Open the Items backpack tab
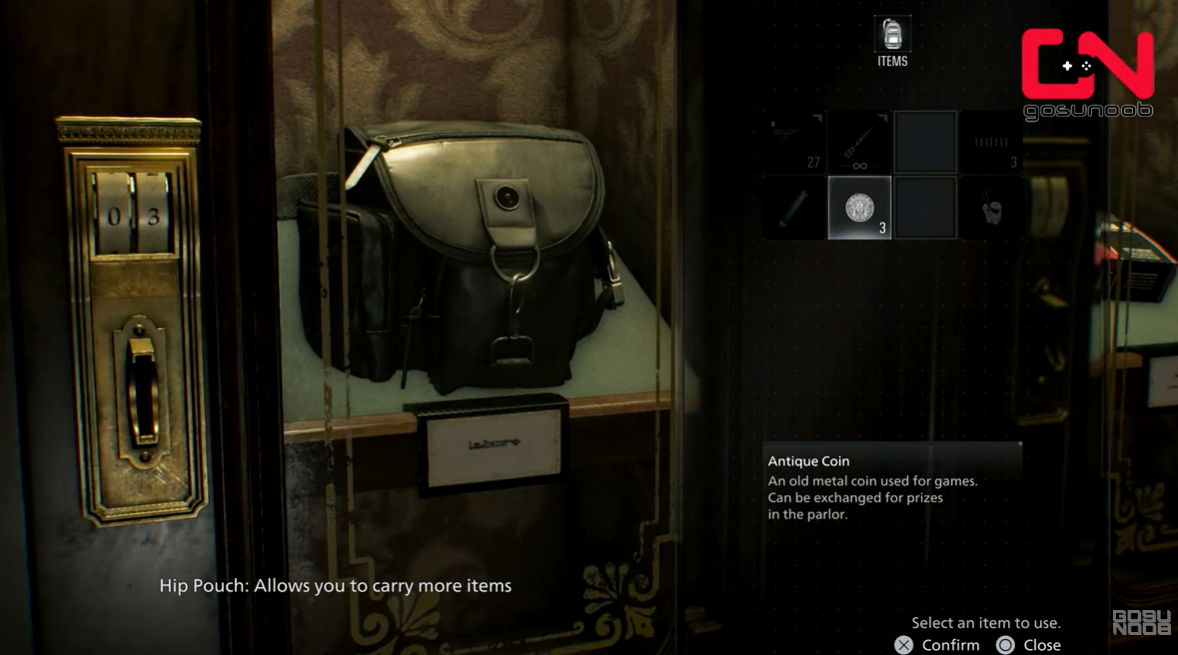The height and width of the screenshot is (655, 1178). [x=892, y=42]
